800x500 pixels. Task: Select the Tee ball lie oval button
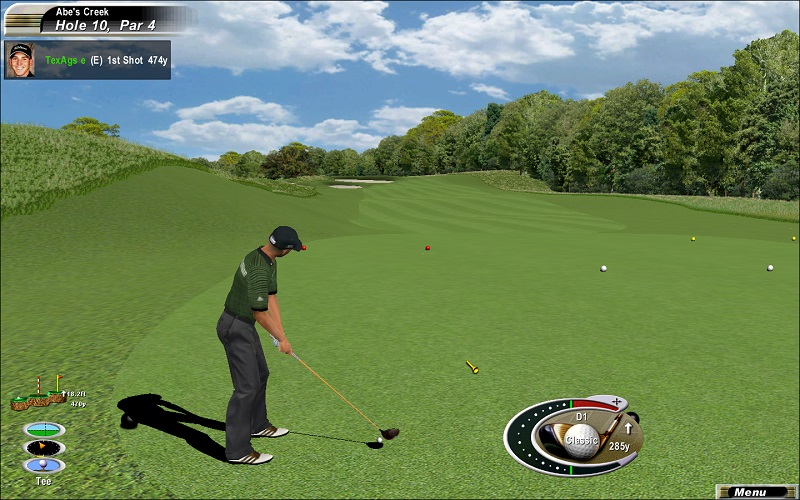point(44,465)
